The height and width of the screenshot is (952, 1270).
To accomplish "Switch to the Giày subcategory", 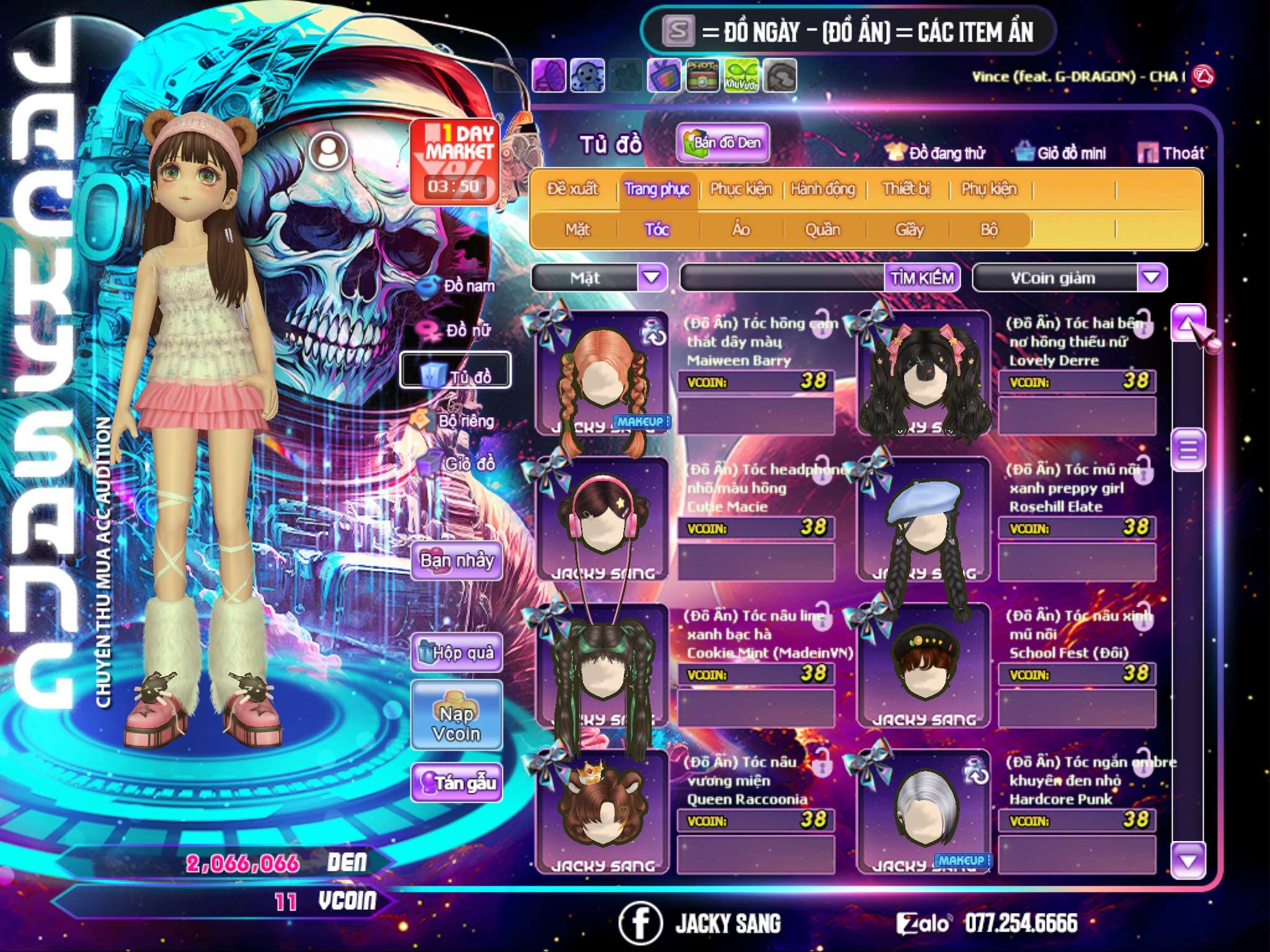I will [x=909, y=230].
